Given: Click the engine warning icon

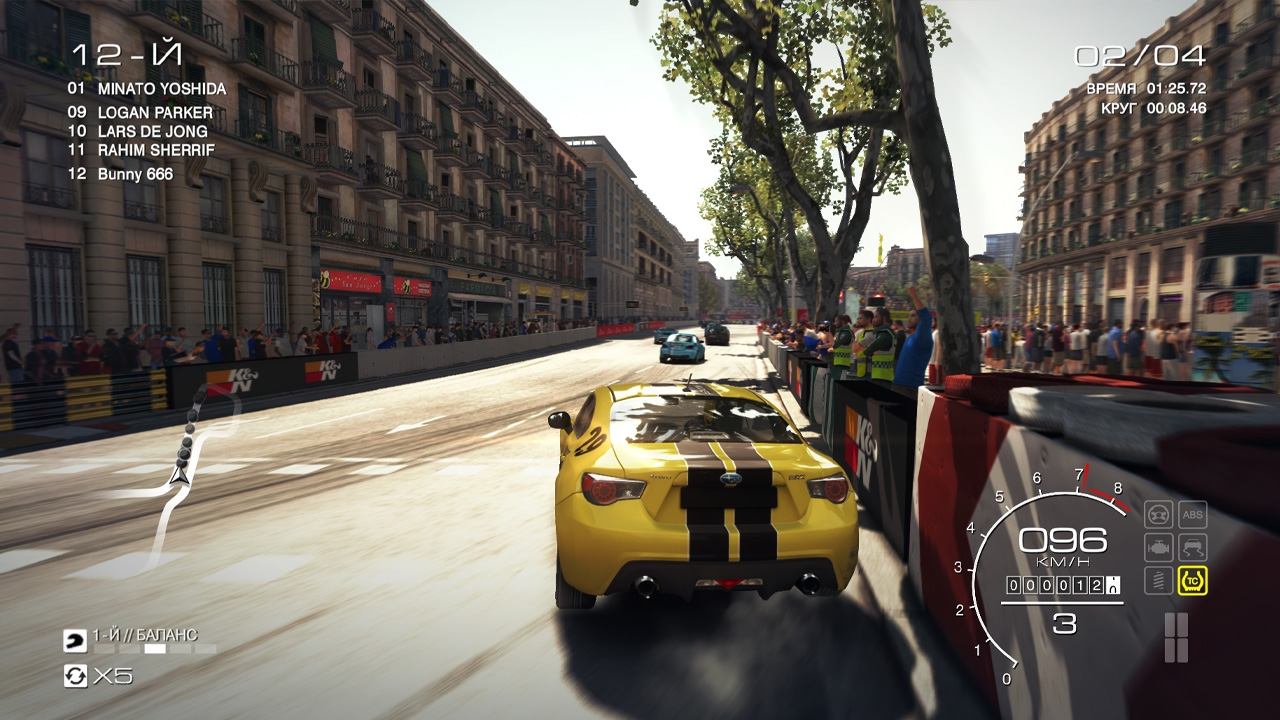Looking at the screenshot, I should (1159, 545).
